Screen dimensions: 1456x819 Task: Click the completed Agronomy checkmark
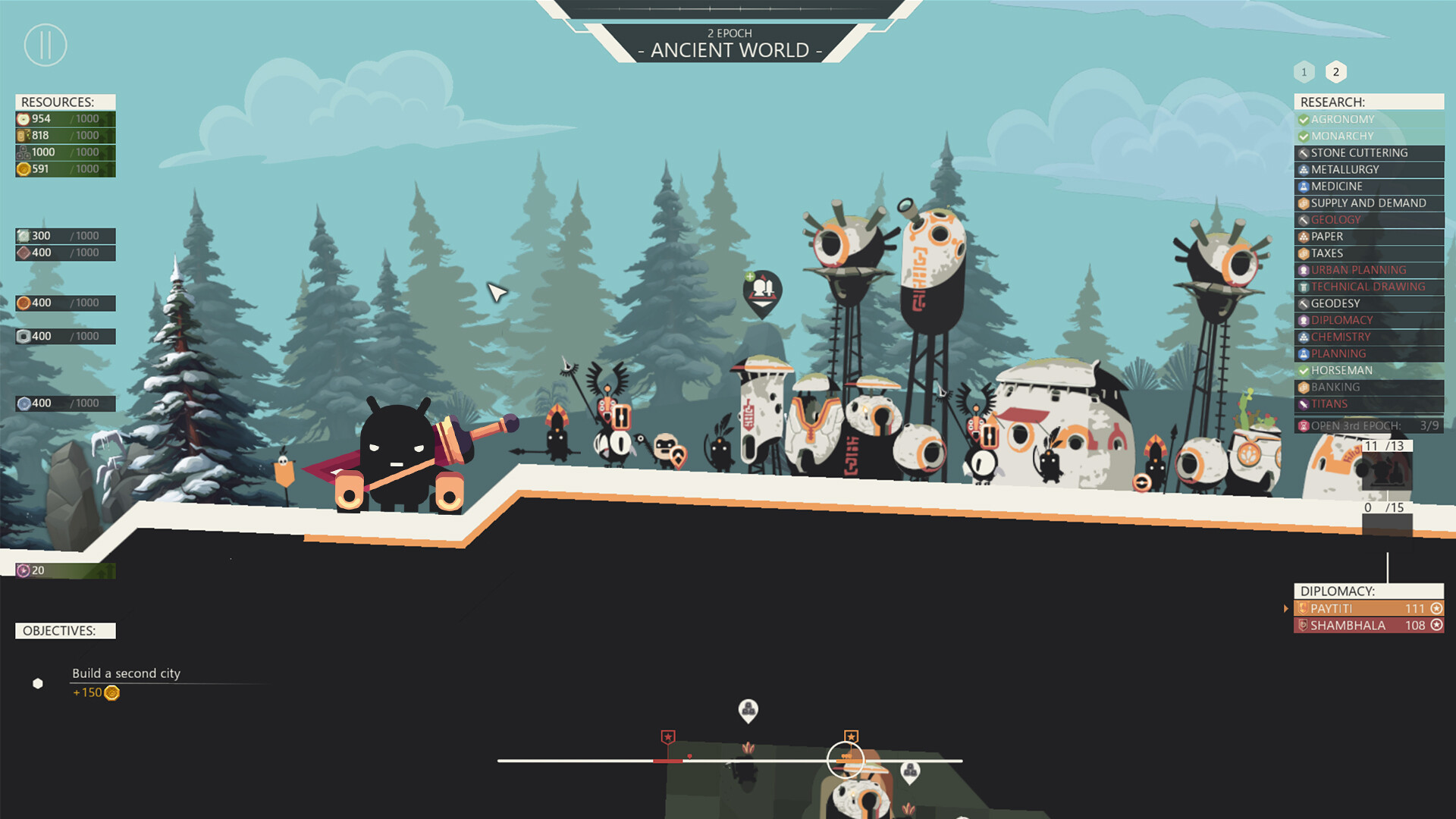[x=1304, y=119]
